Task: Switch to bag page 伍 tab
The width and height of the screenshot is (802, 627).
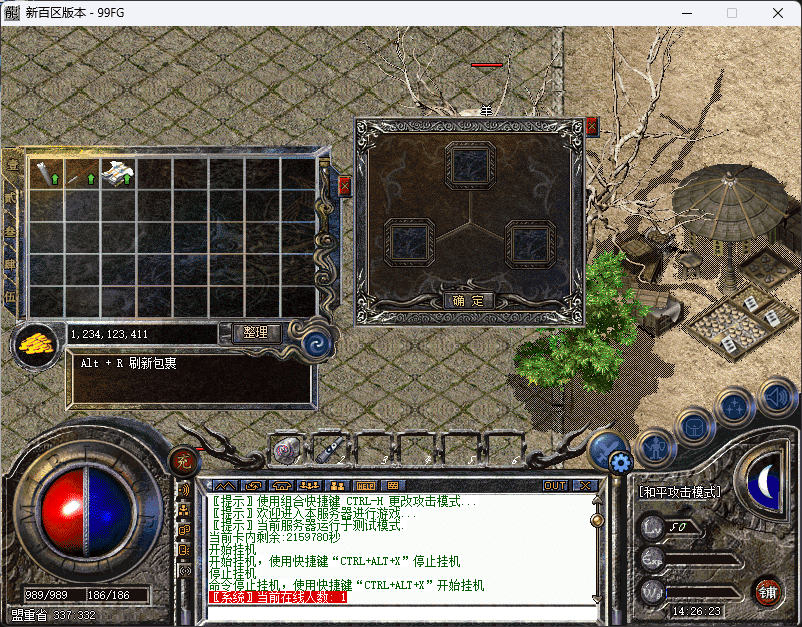Action: (x=12, y=296)
